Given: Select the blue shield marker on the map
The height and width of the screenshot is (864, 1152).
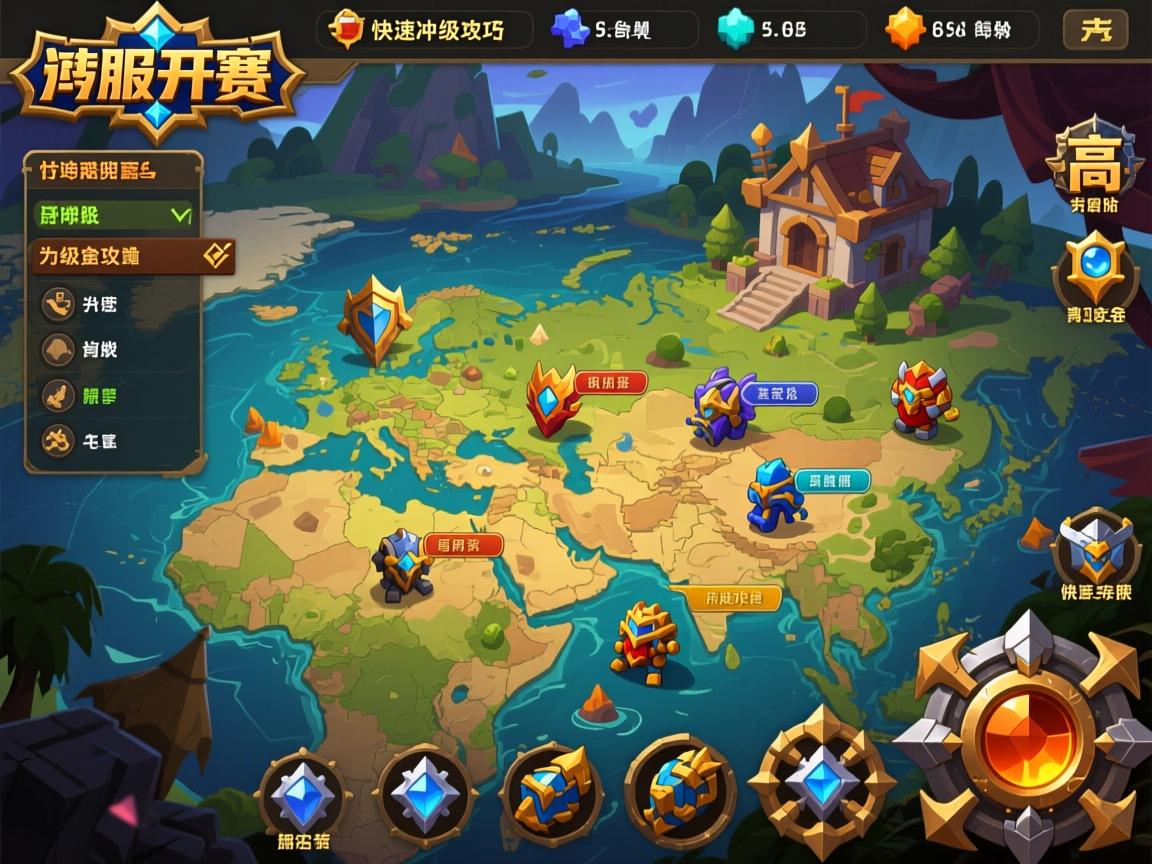Looking at the screenshot, I should pyautogui.click(x=374, y=318).
